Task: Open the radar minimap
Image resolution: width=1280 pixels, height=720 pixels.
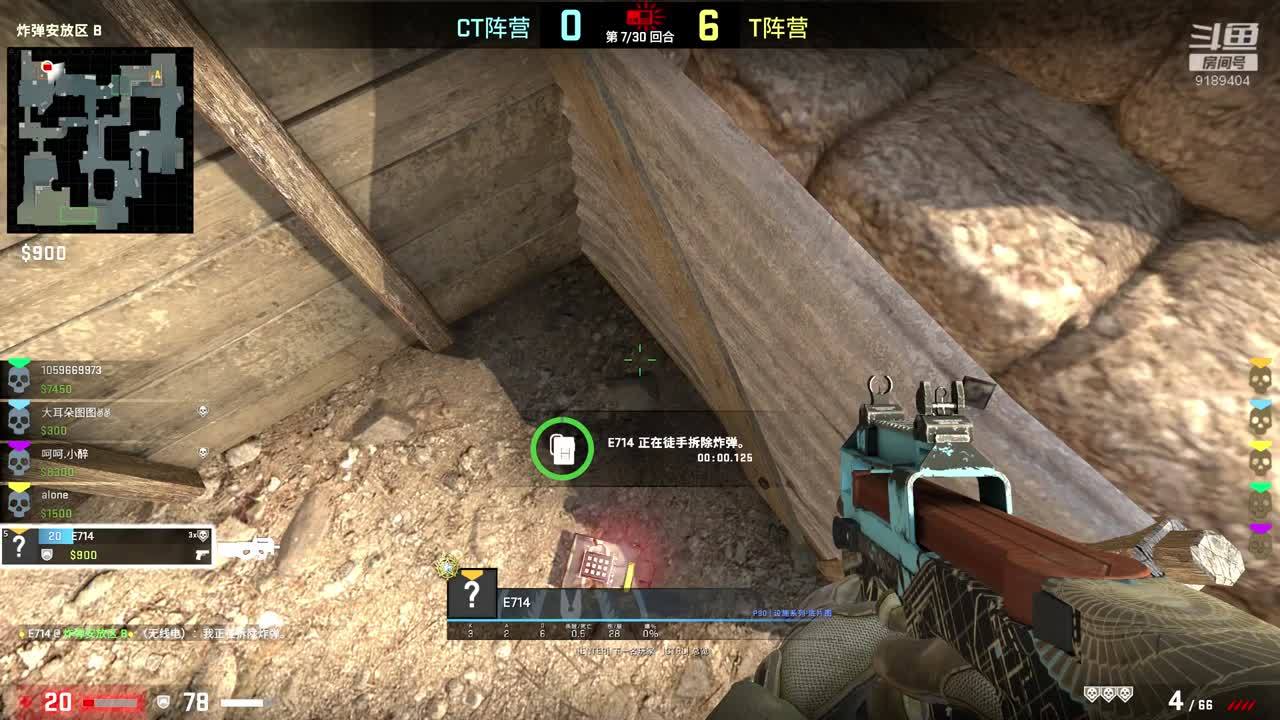Action: (x=100, y=140)
